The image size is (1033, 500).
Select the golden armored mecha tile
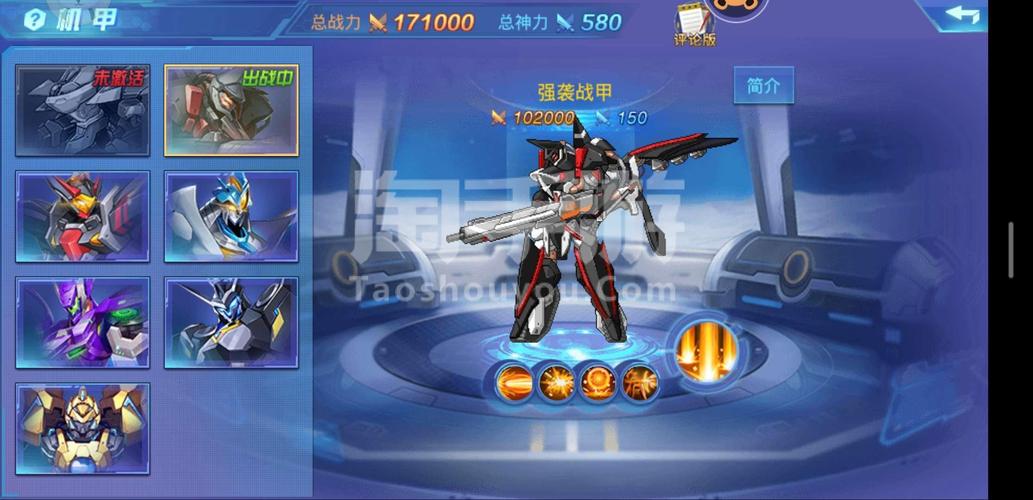pos(83,428)
